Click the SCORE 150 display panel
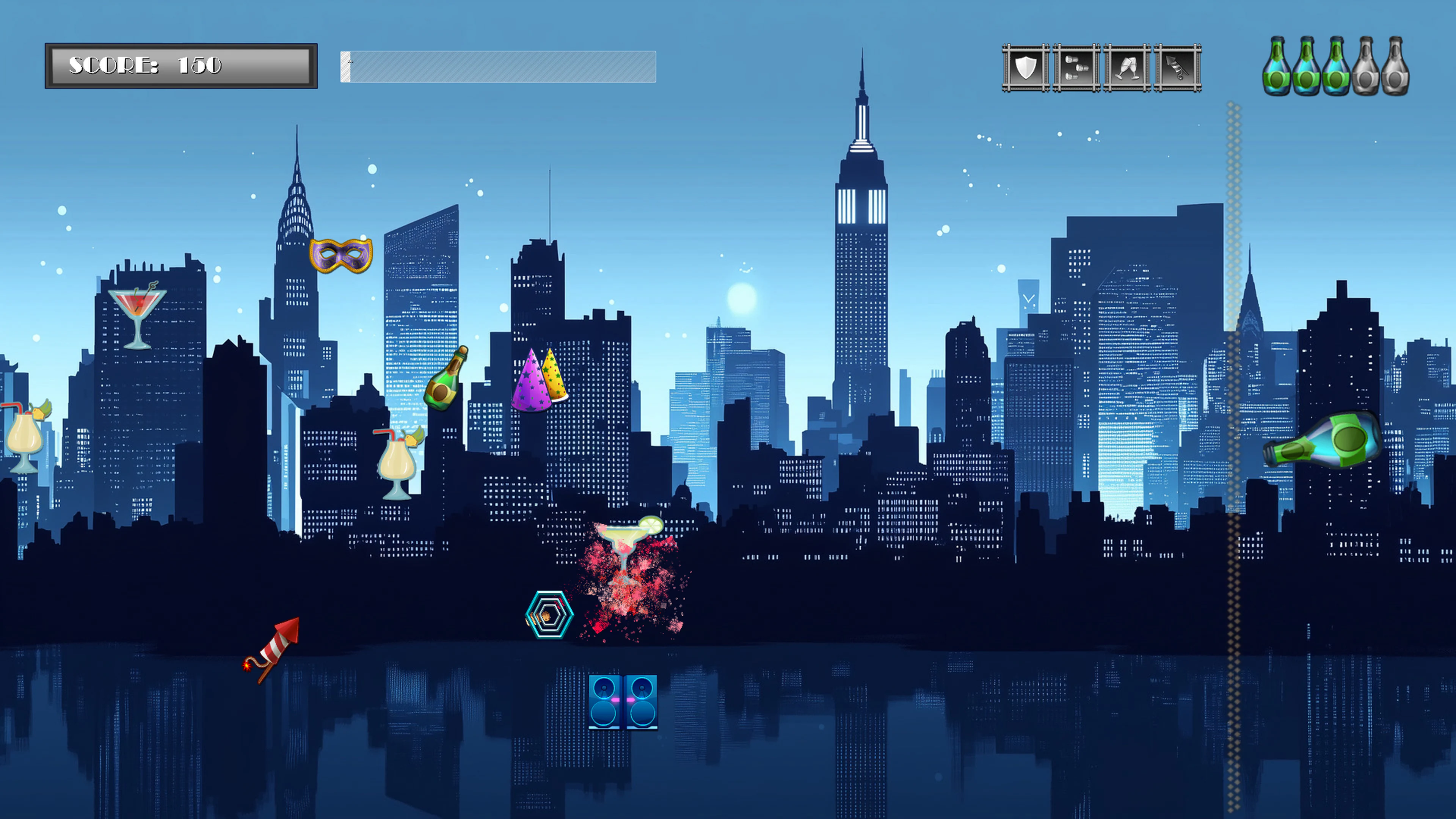The width and height of the screenshot is (1456, 819). click(181, 65)
